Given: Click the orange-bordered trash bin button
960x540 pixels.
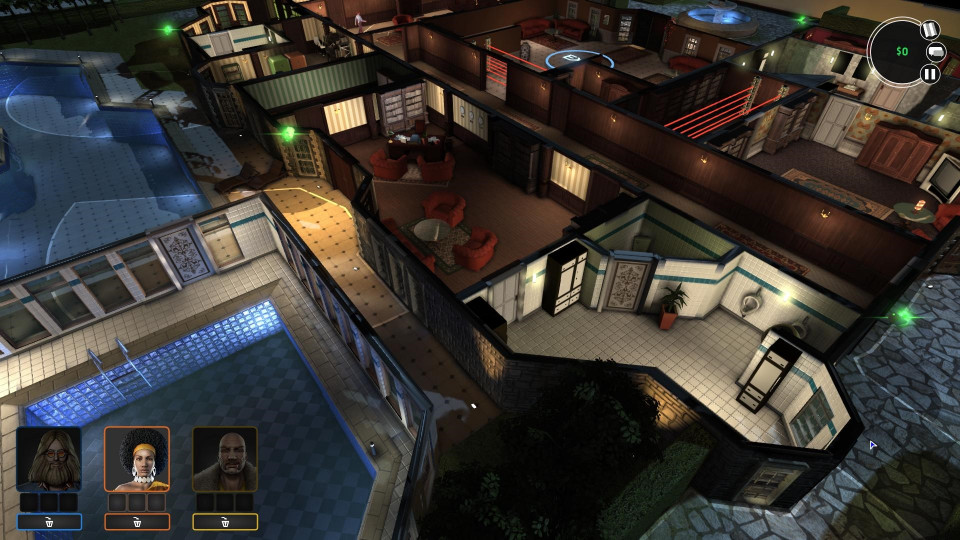Looking at the screenshot, I should pos(137,521).
